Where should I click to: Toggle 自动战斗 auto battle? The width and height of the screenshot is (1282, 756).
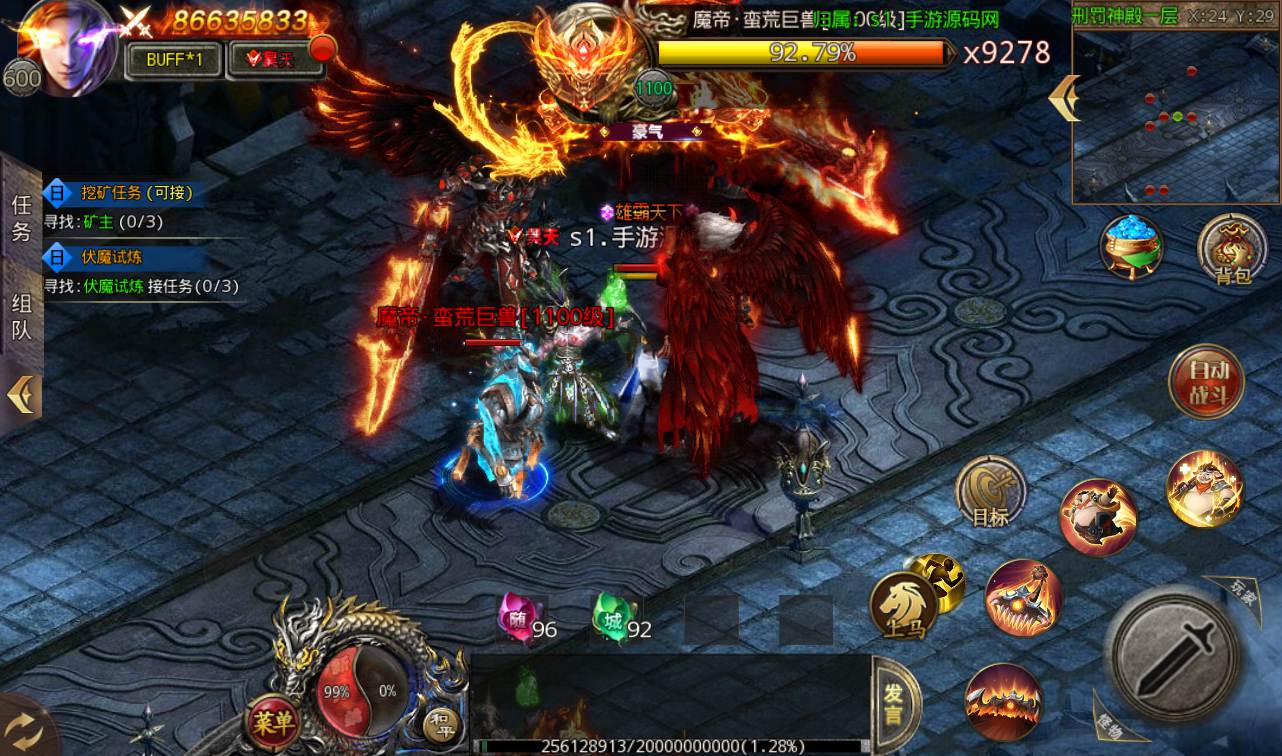(x=1206, y=381)
